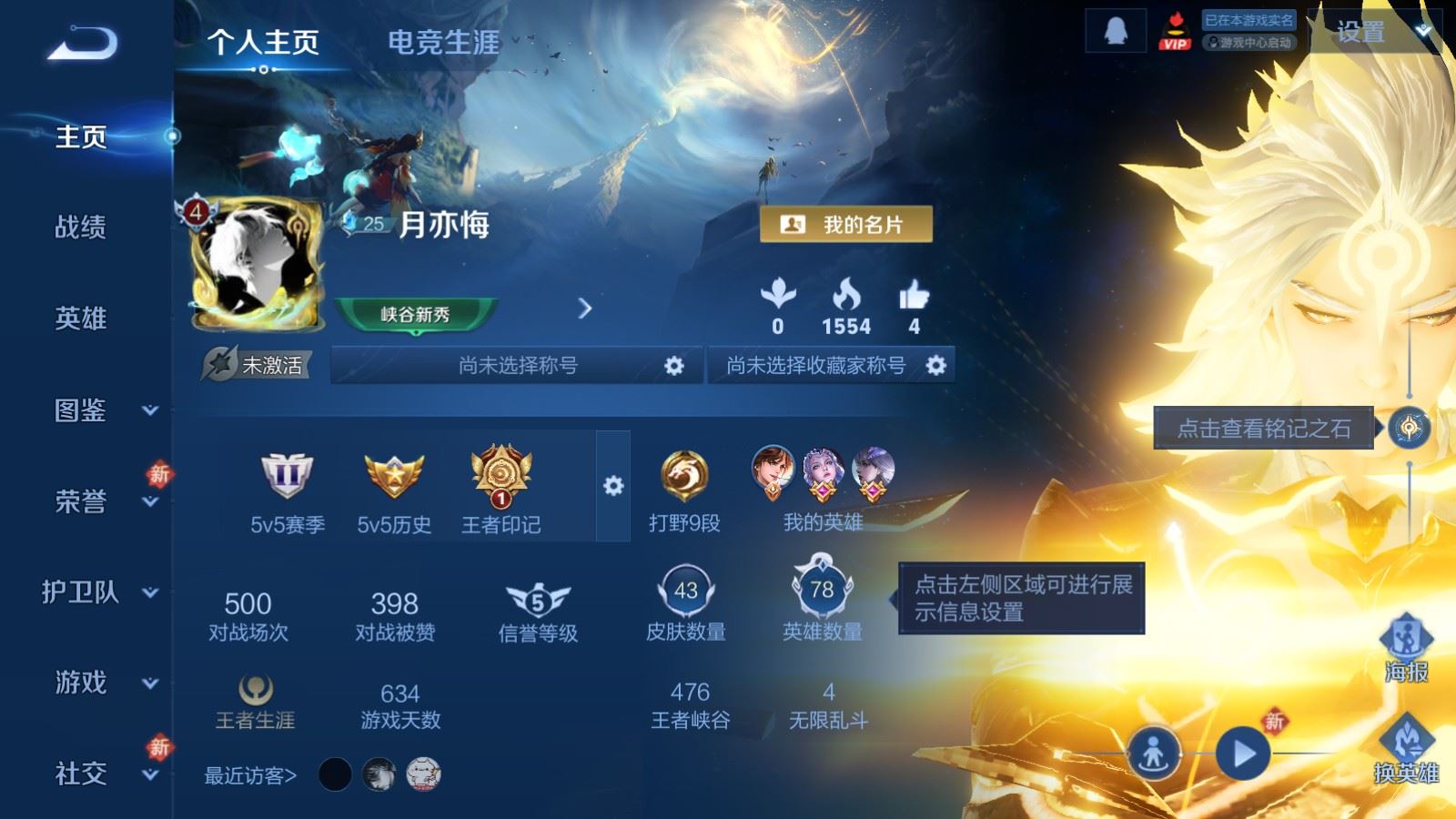Tap 换英雄 to change hero

1406,749
